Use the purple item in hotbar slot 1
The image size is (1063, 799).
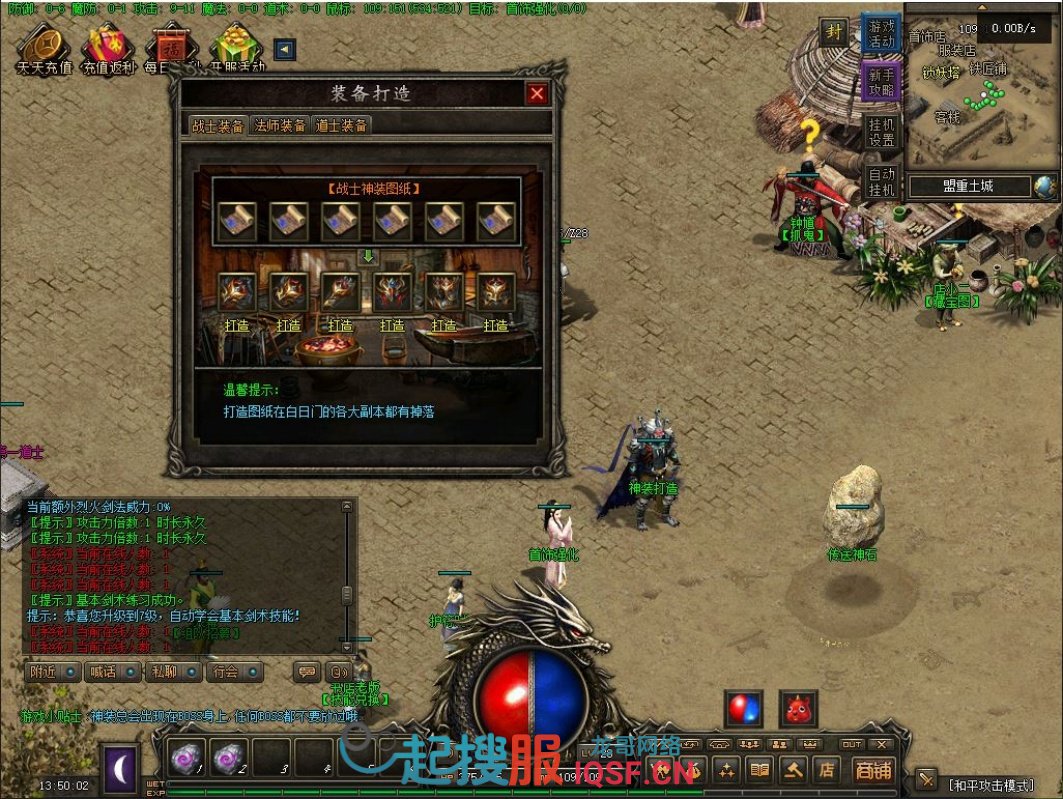tap(186, 758)
